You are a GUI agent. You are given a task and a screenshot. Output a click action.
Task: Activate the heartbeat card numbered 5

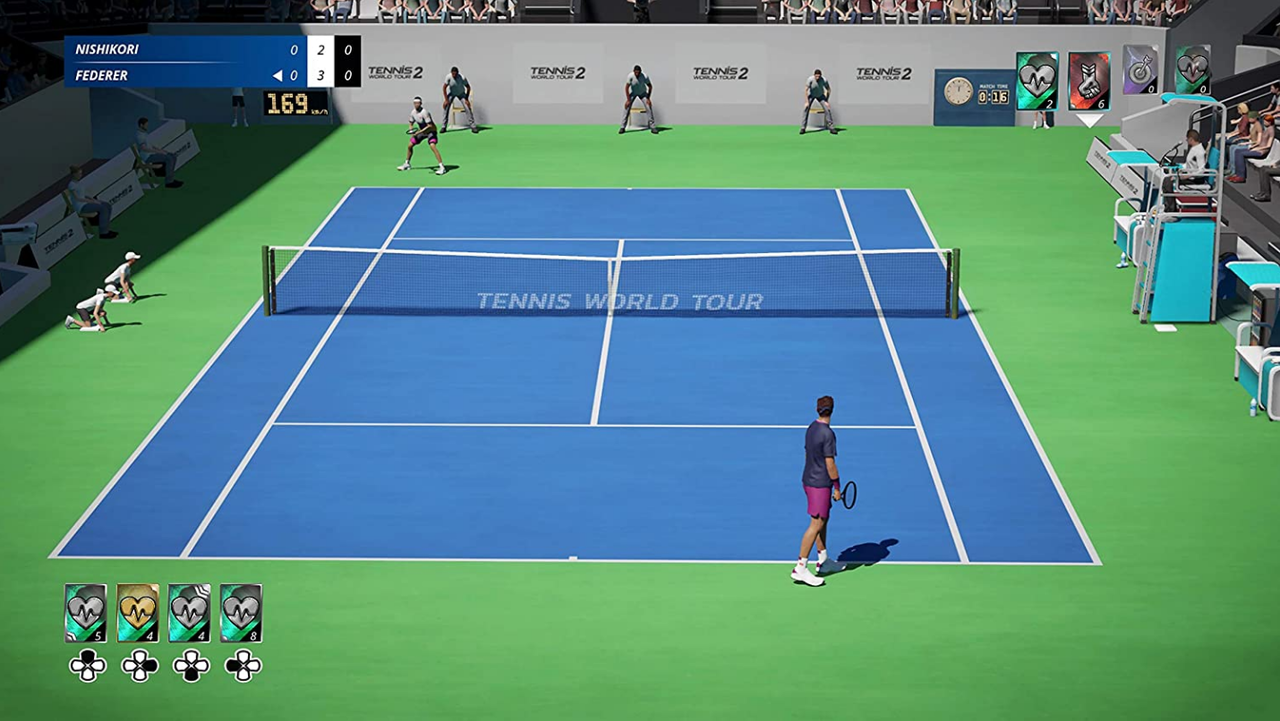coord(86,612)
